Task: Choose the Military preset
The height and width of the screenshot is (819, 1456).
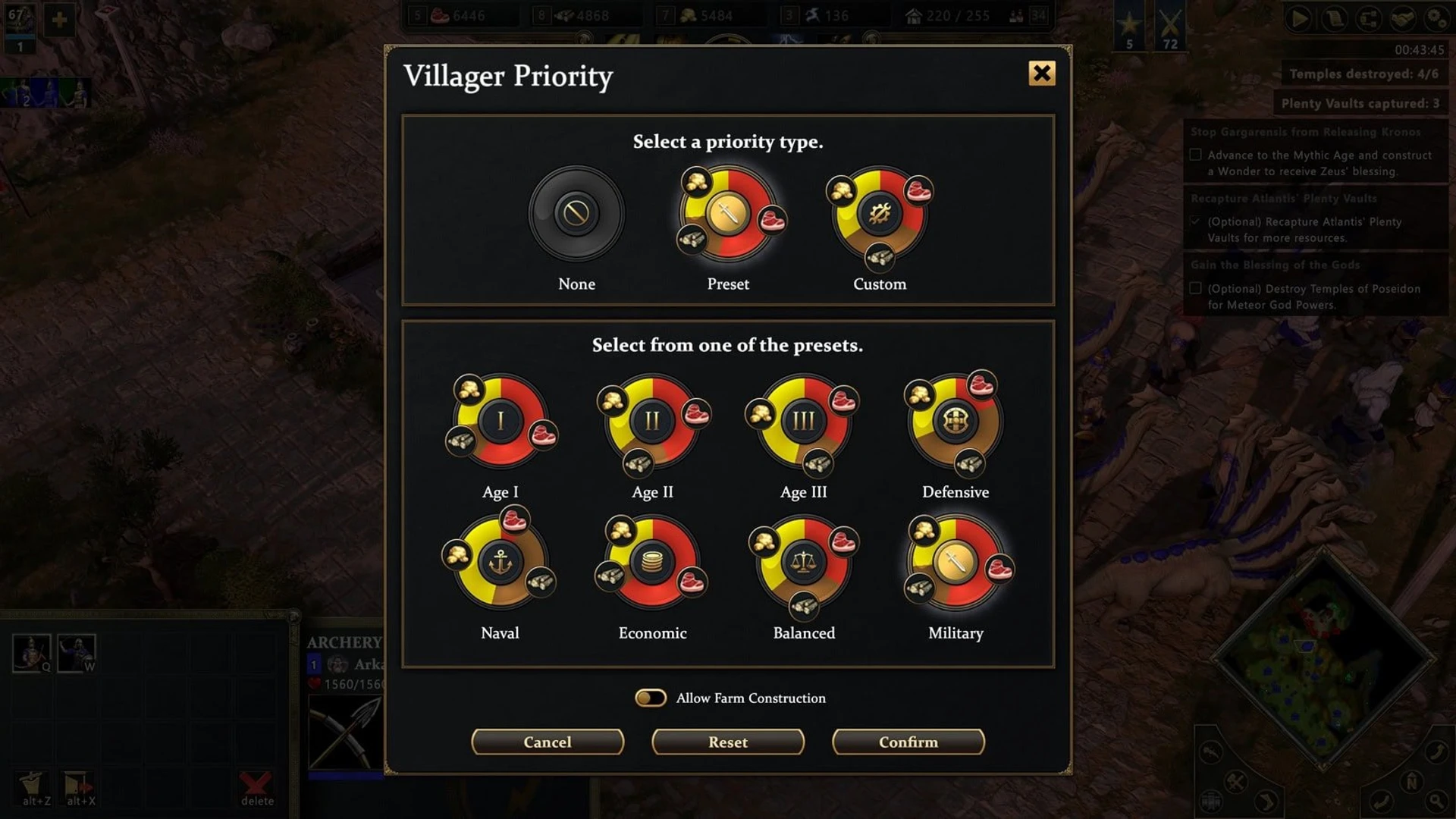Action: [x=955, y=563]
